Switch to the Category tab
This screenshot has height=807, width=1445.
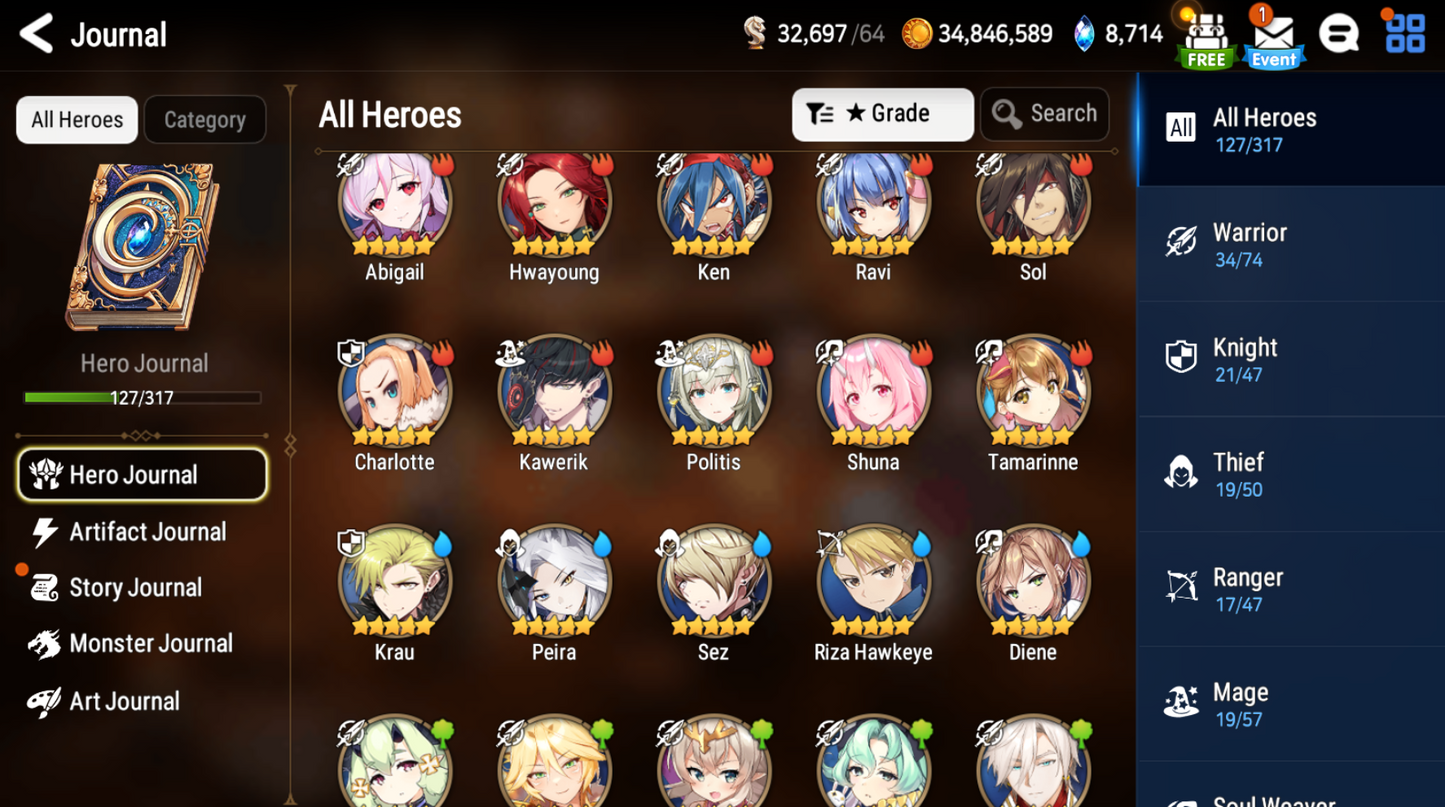(x=204, y=119)
